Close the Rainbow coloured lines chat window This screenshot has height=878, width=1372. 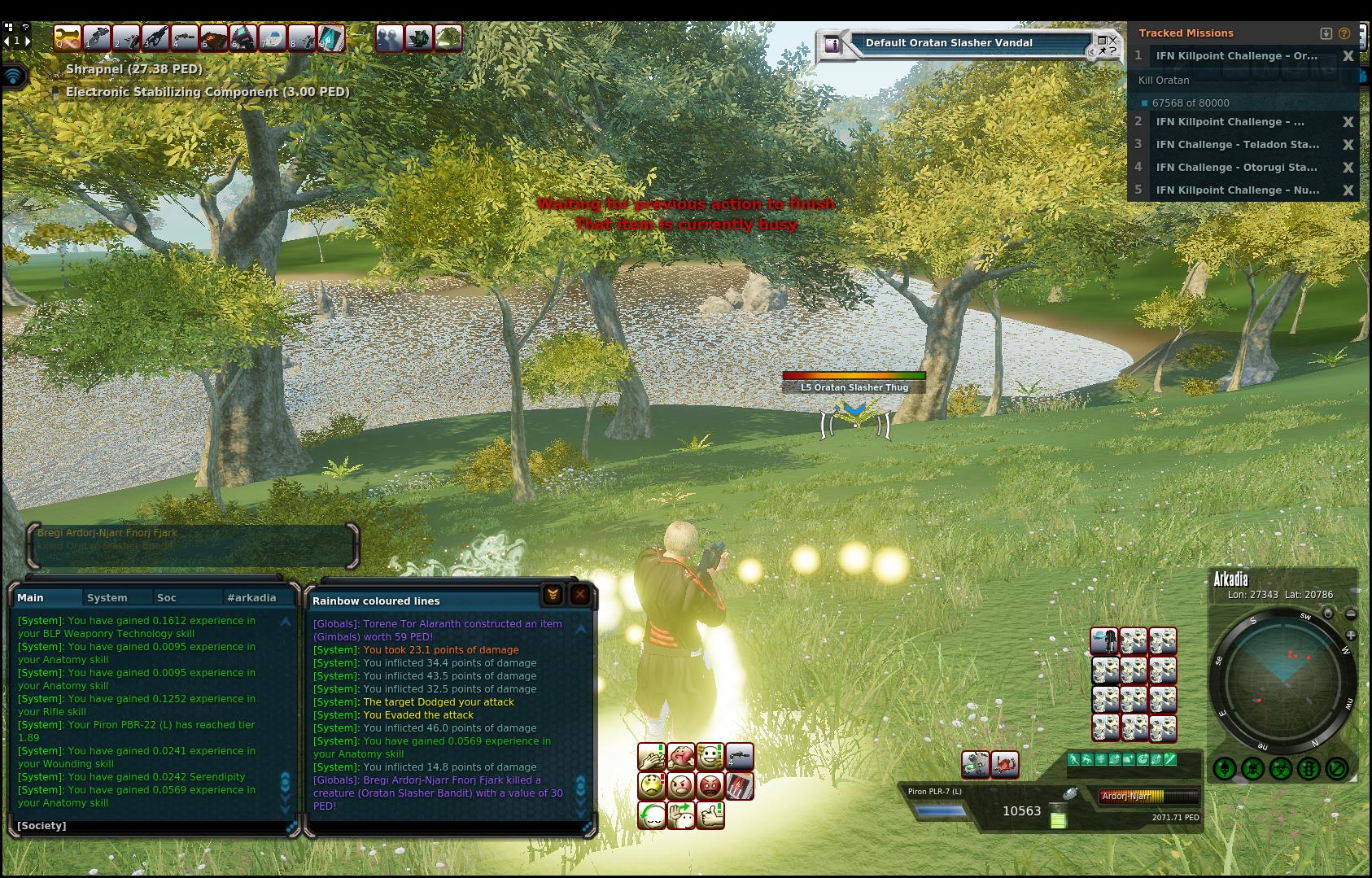pos(579,595)
